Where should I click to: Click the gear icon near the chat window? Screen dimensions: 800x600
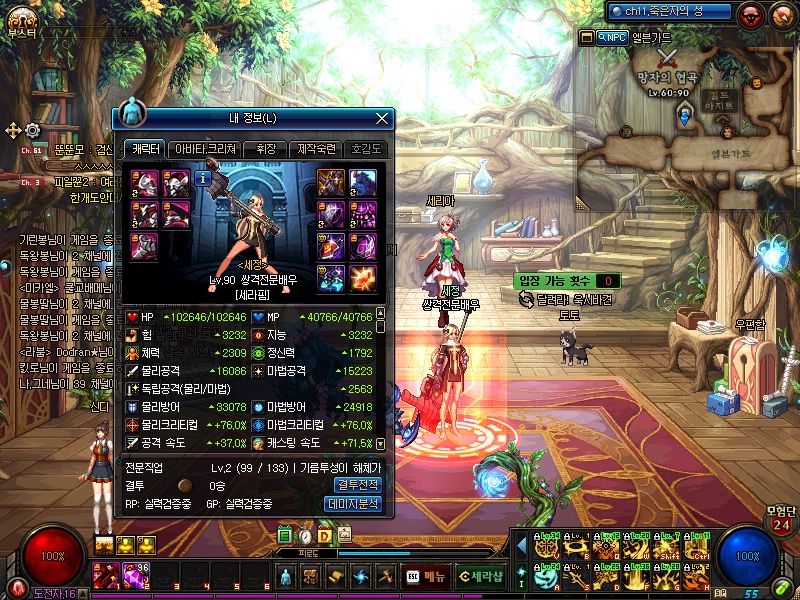(x=32, y=130)
